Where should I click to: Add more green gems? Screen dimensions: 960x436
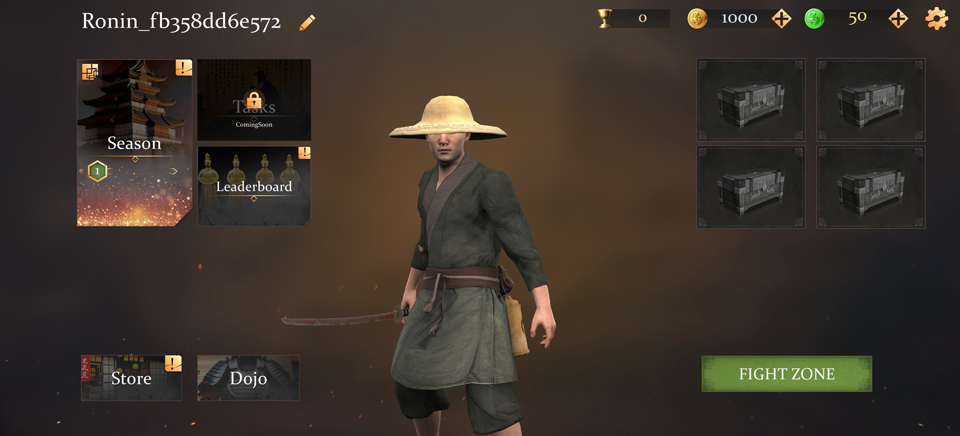tap(898, 18)
